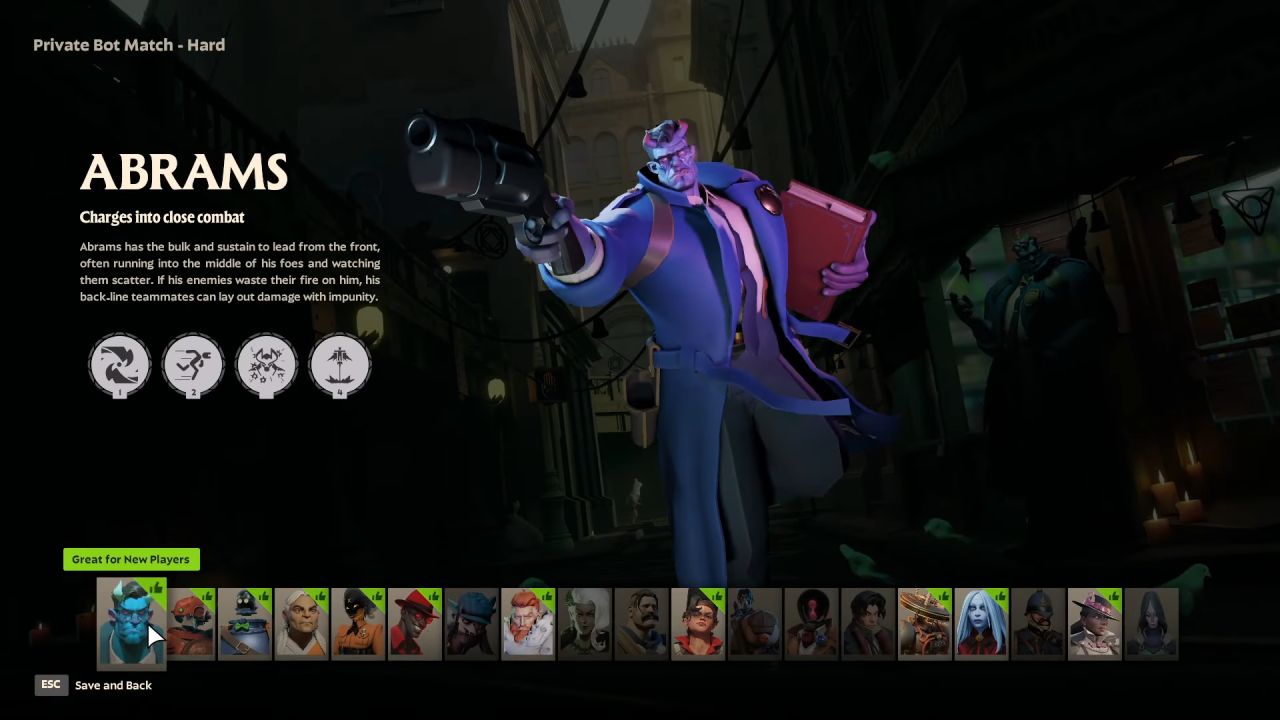1280x720 pixels.
Task: Pick the Dynamo hero portrait
Action: click(x=245, y=623)
